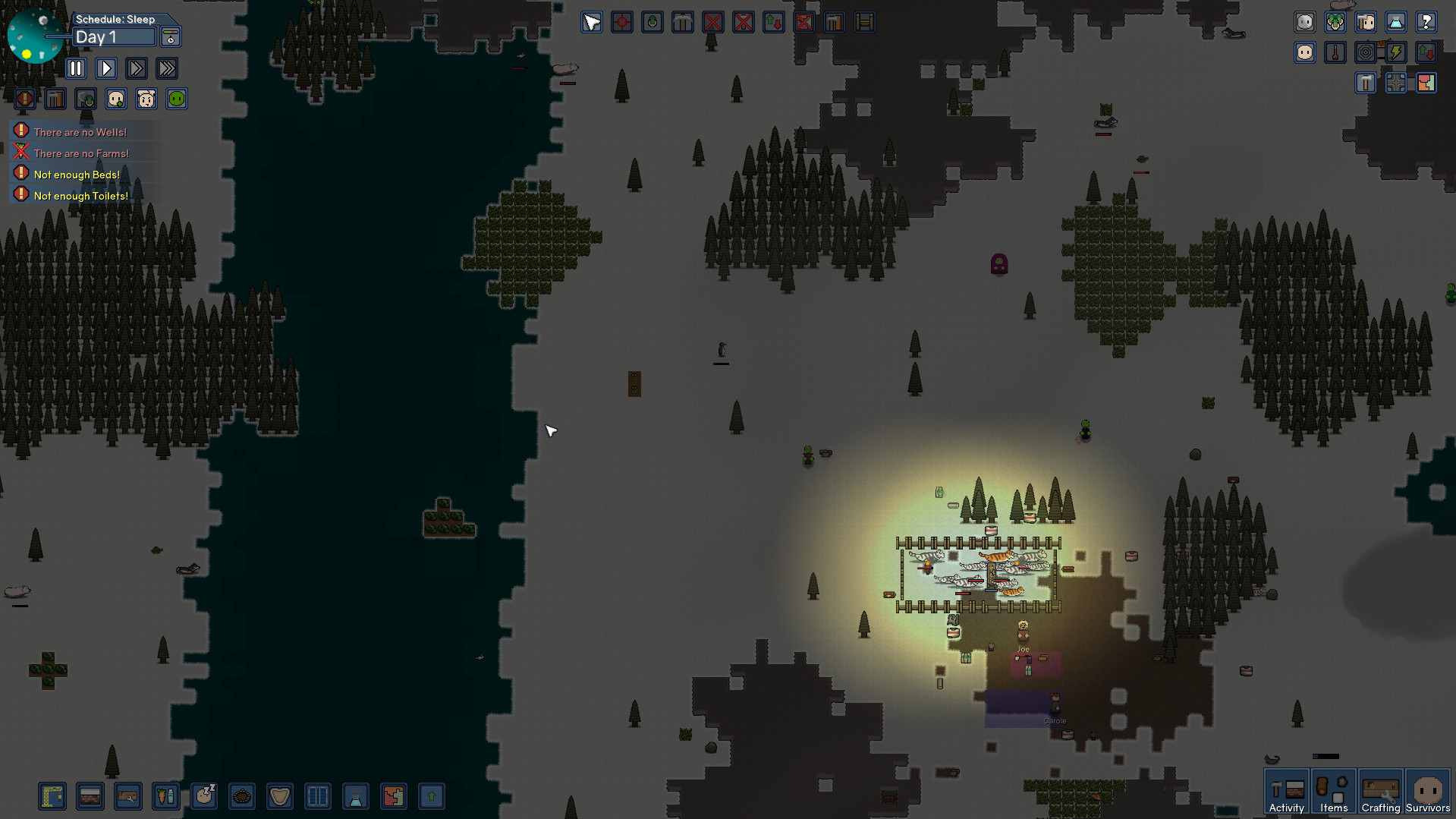Select the zone paint color tile
The image size is (1456, 819).
(x=394, y=796)
